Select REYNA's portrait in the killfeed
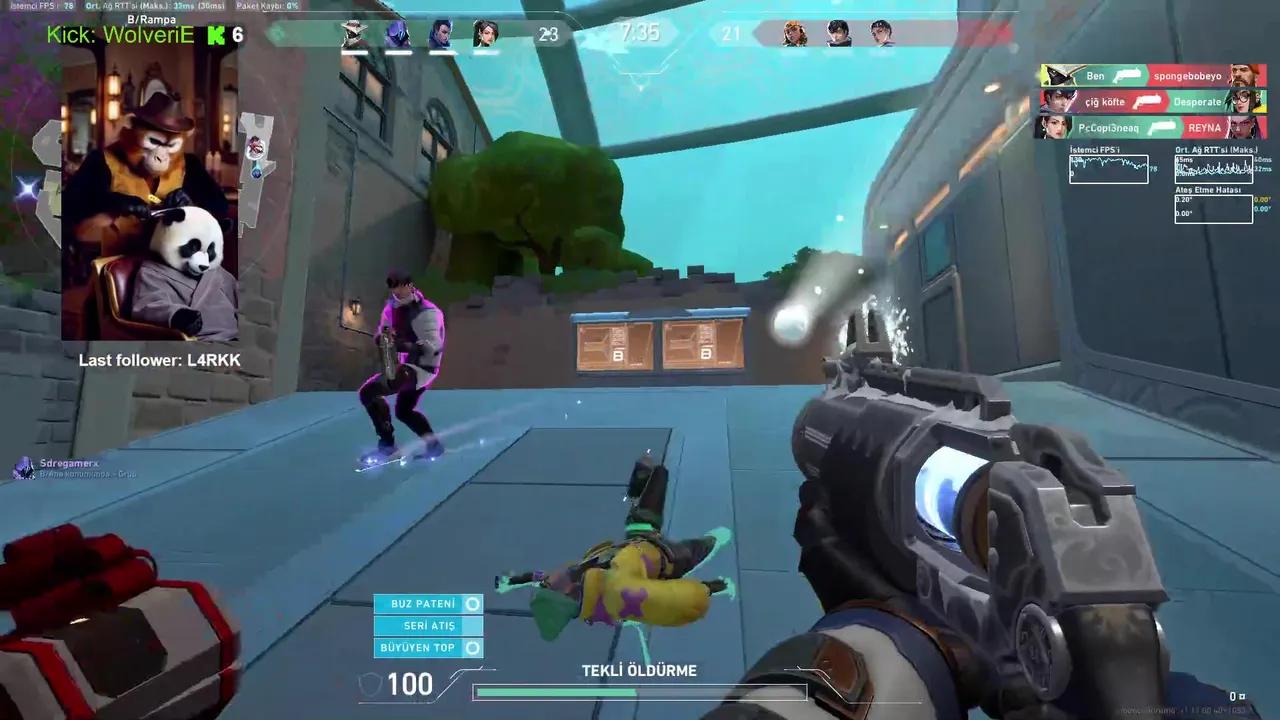1280x720 pixels. tap(1244, 127)
